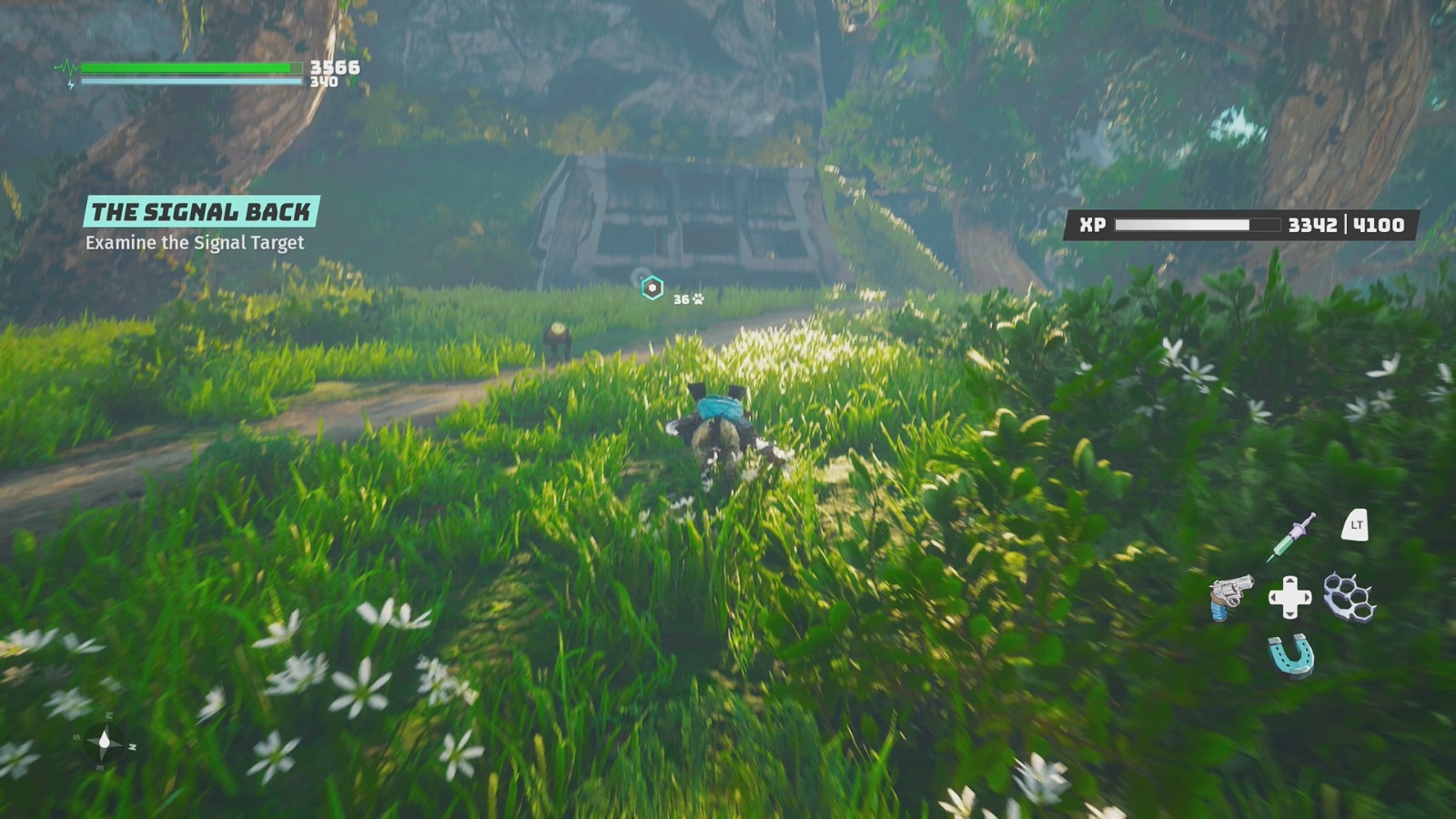This screenshot has height=819, width=1456.
Task: Click the objective Examine the Signal Target
Action: 196,243
